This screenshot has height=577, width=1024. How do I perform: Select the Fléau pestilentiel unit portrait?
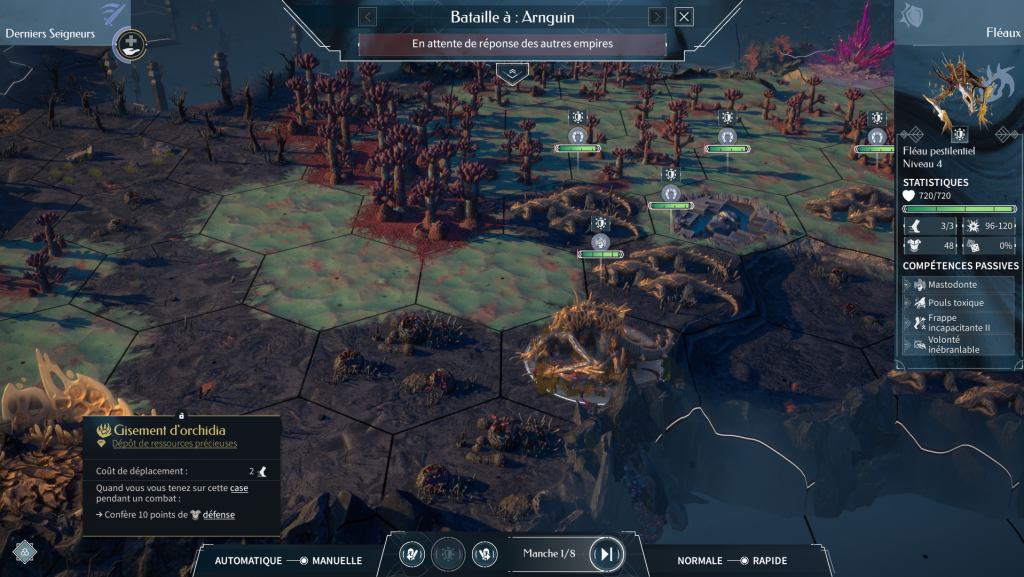click(958, 88)
